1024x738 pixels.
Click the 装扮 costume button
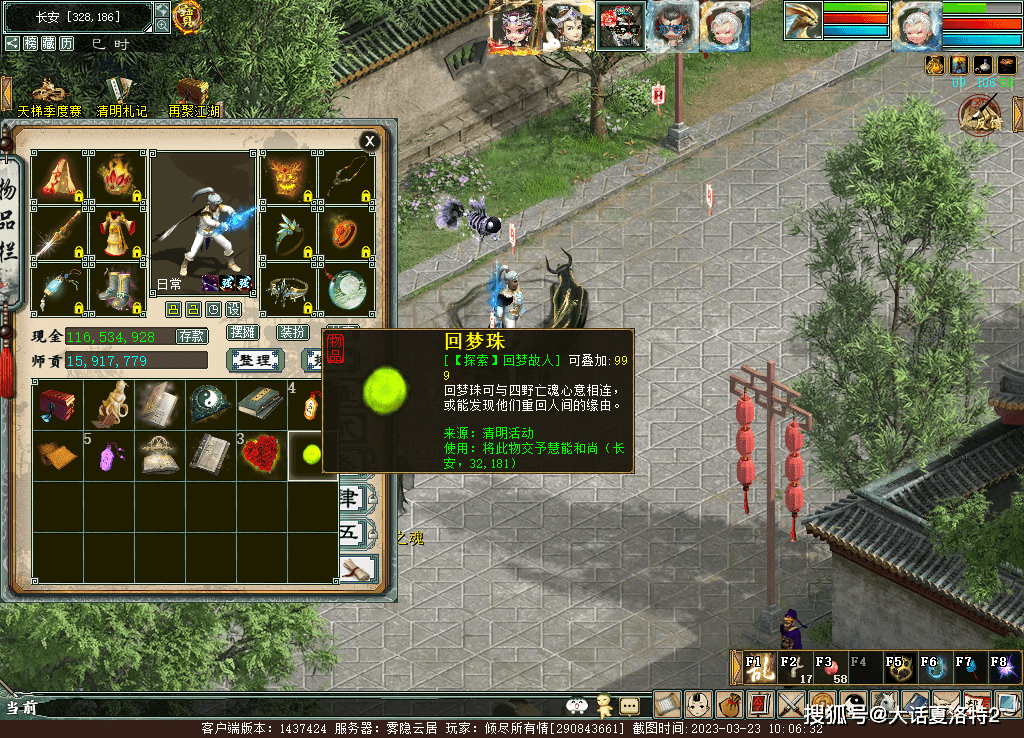(x=293, y=332)
